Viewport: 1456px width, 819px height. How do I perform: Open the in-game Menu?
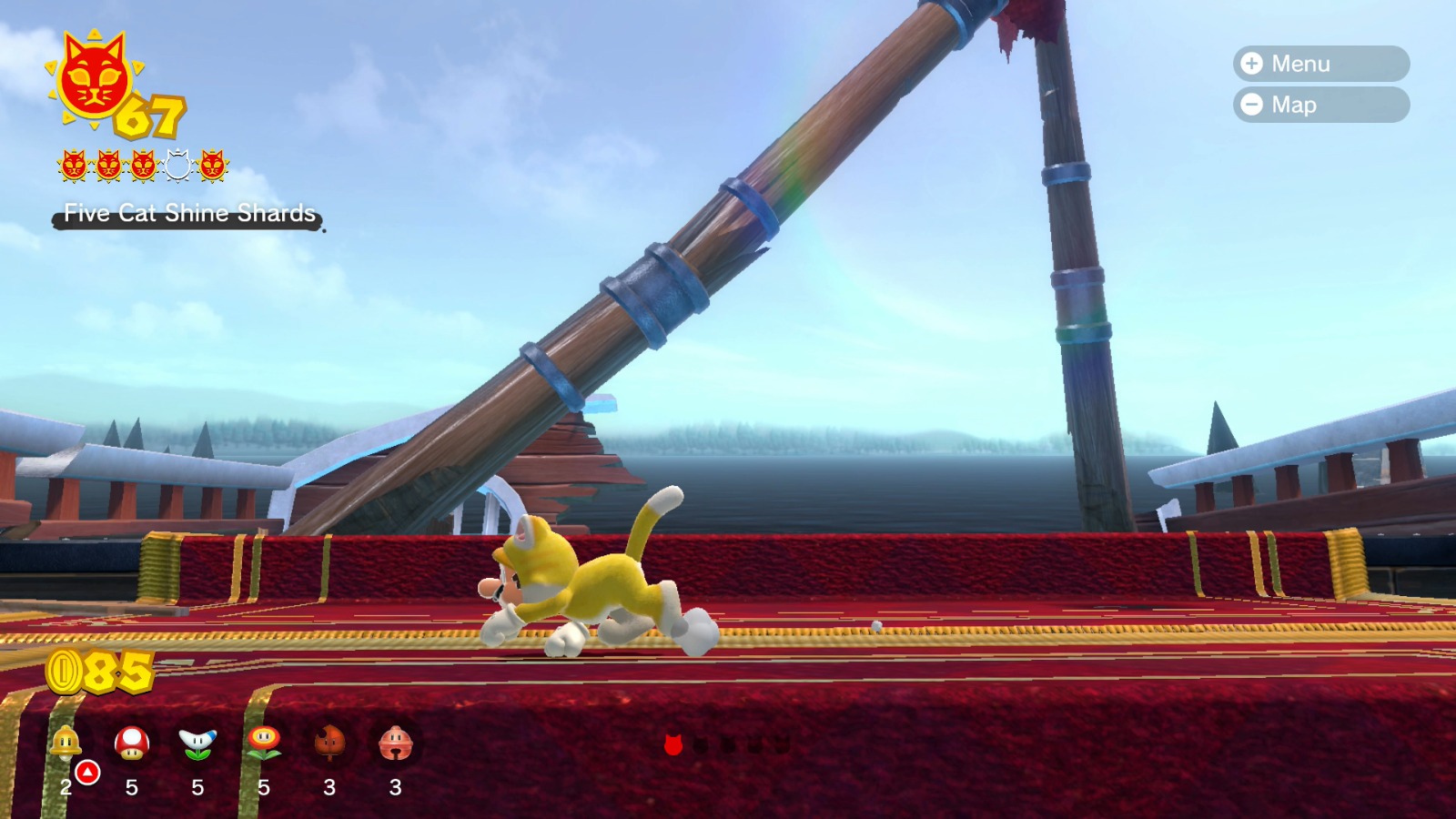pyautogui.click(x=1319, y=64)
